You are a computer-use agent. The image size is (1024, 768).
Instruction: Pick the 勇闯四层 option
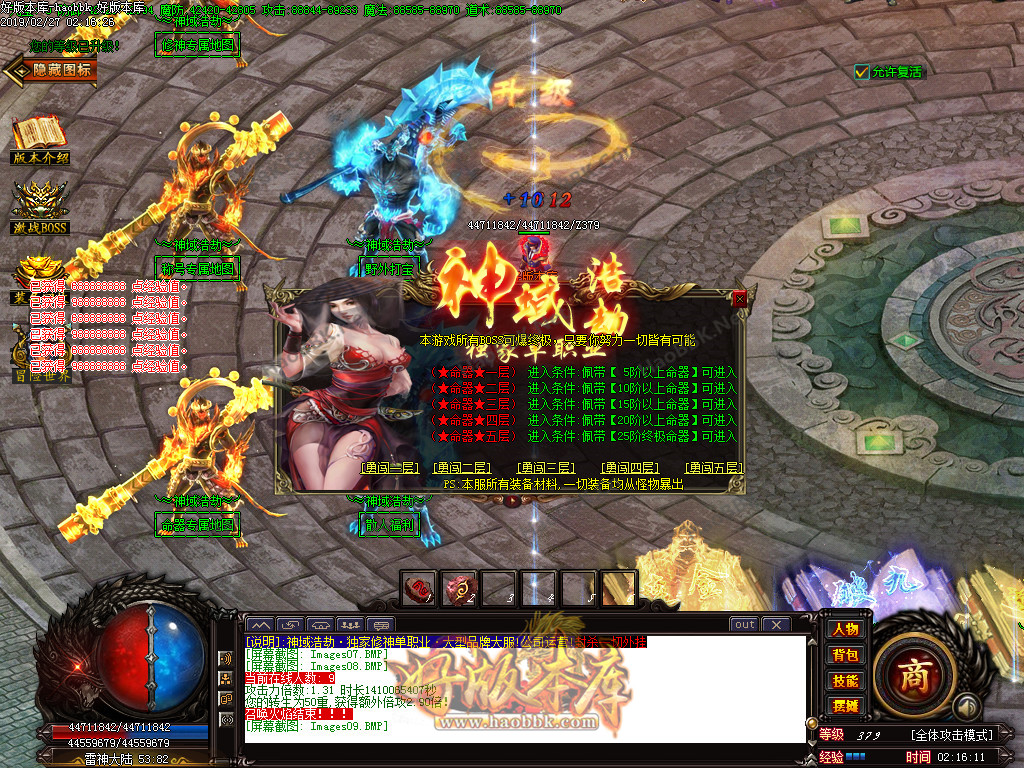(x=629, y=467)
